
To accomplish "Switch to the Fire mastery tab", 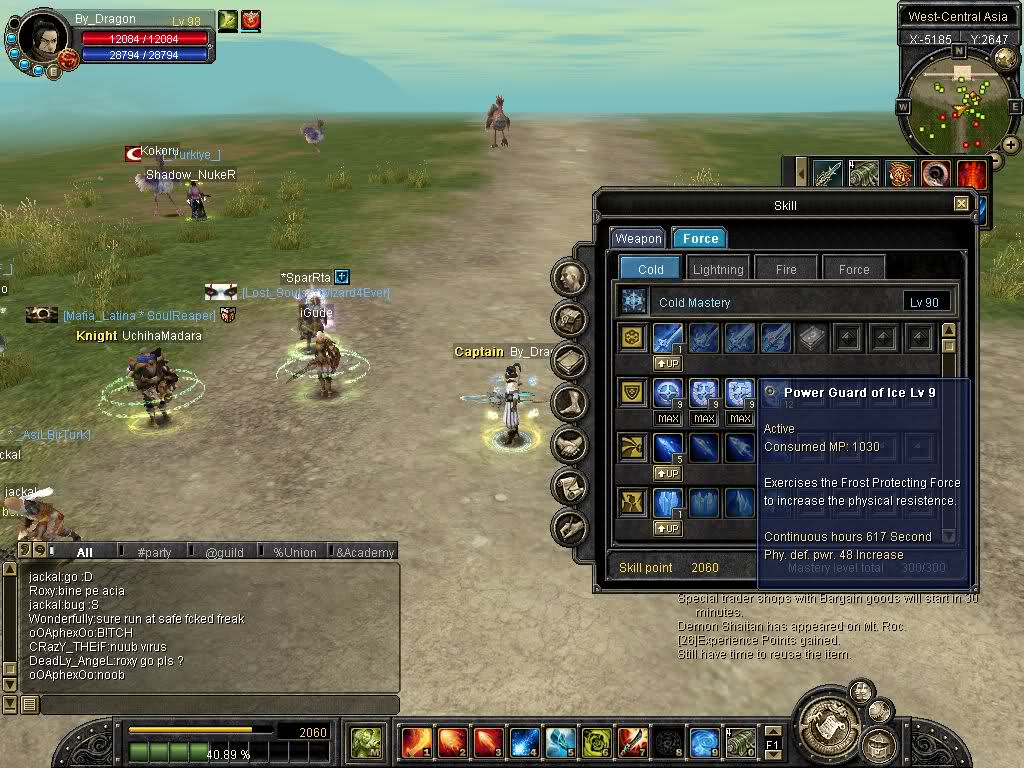I will 786,269.
